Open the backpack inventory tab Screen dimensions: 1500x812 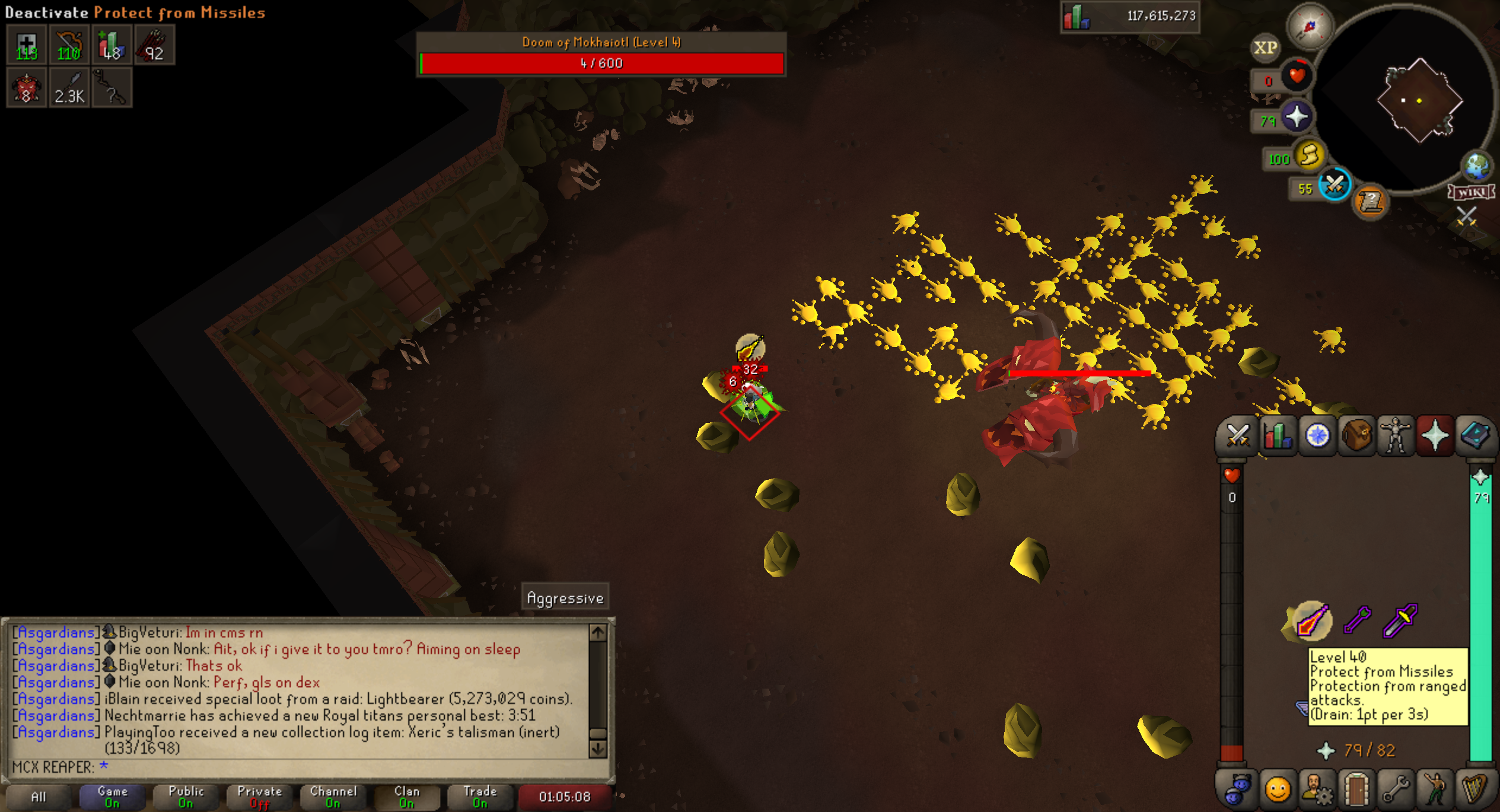[1356, 437]
